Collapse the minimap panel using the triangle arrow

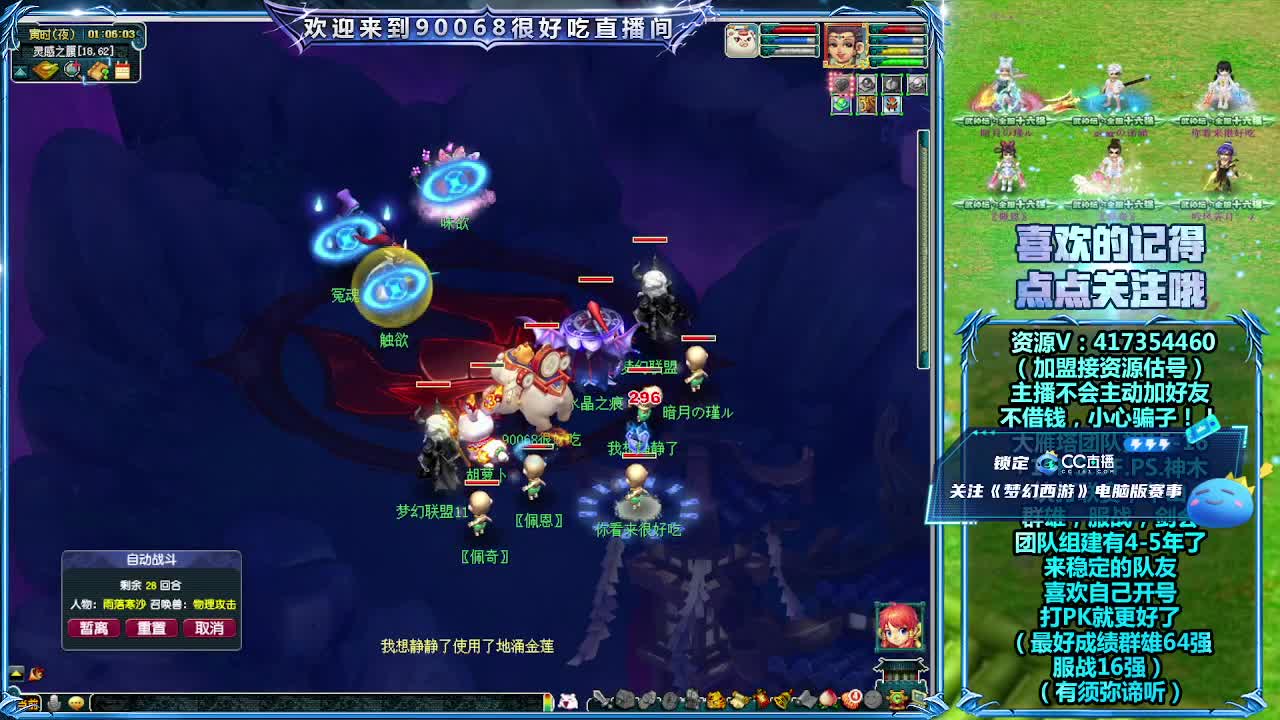(x=20, y=70)
